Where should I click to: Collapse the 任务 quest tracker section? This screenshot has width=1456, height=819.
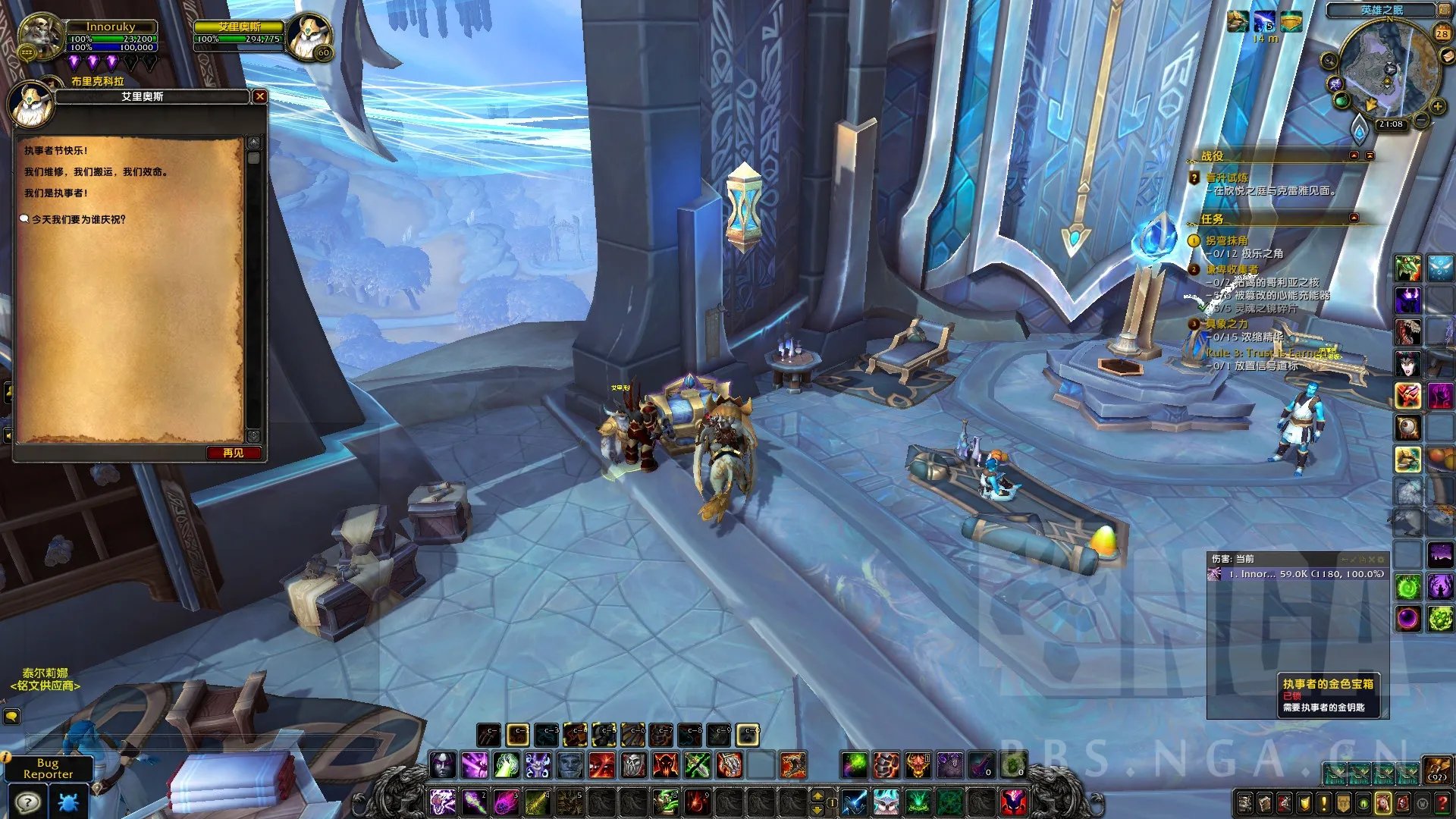(x=1354, y=218)
